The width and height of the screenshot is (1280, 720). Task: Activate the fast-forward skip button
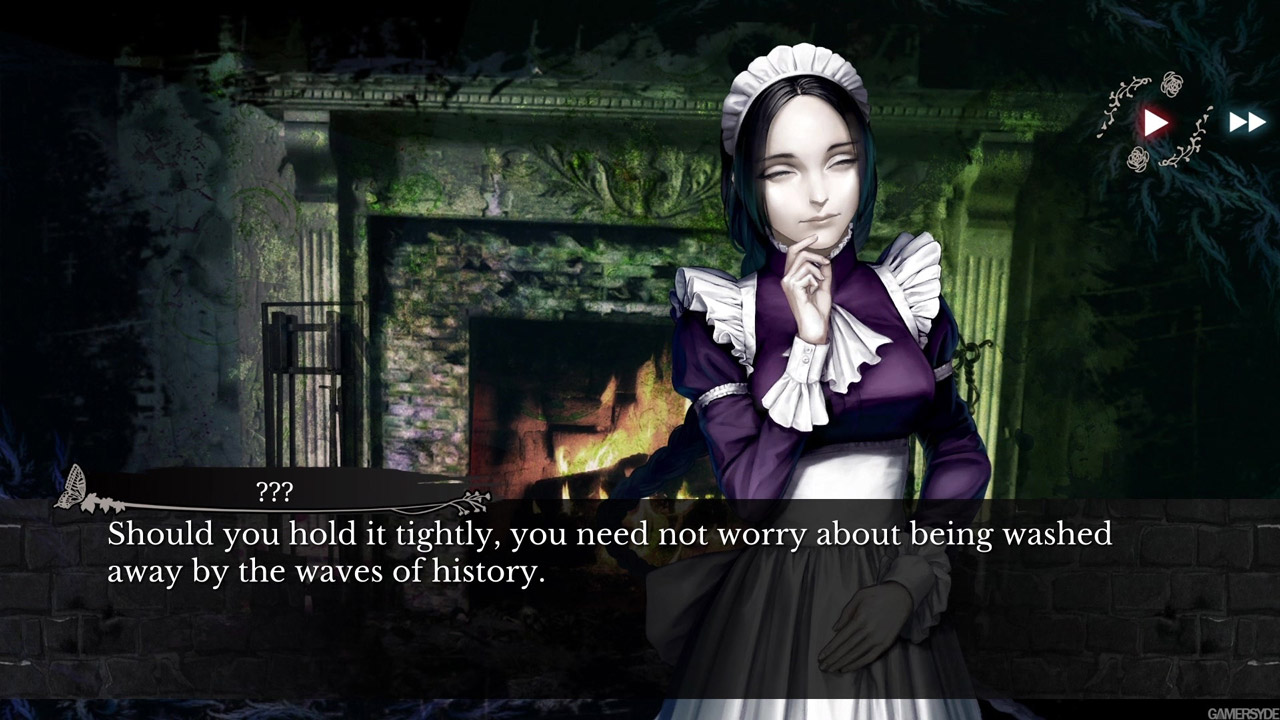(1246, 123)
